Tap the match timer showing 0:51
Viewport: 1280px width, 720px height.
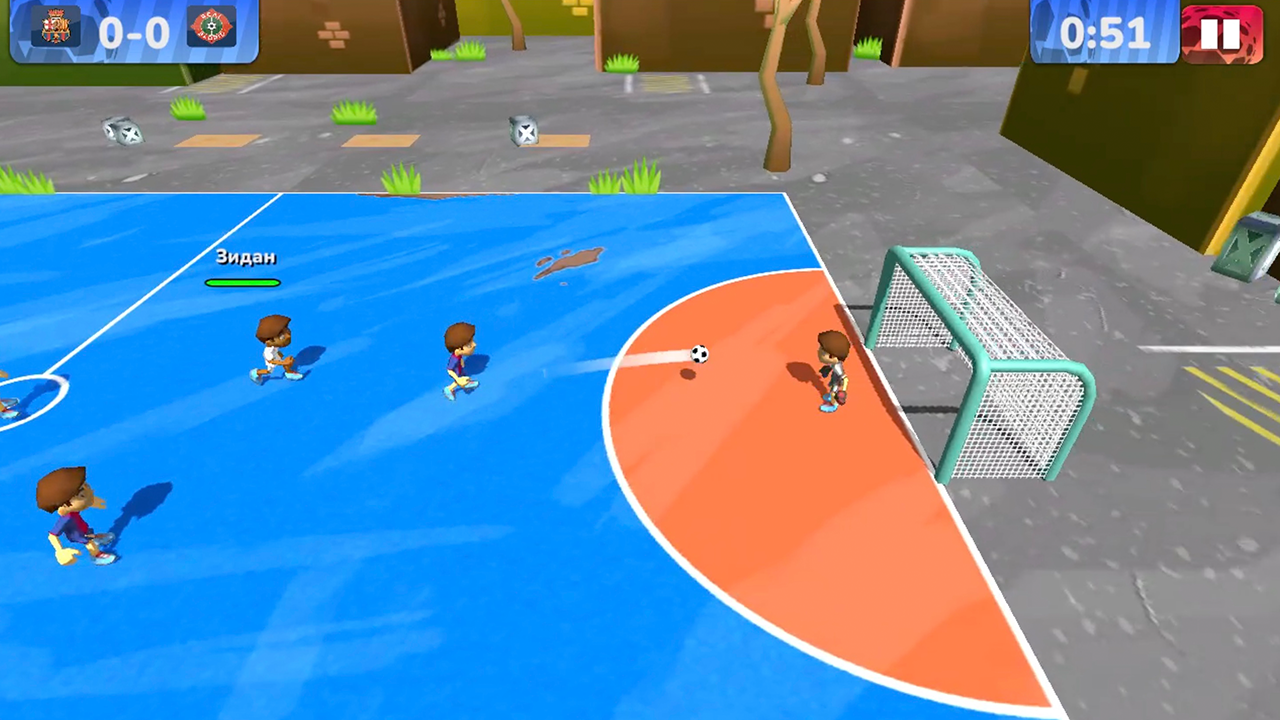tap(1103, 33)
